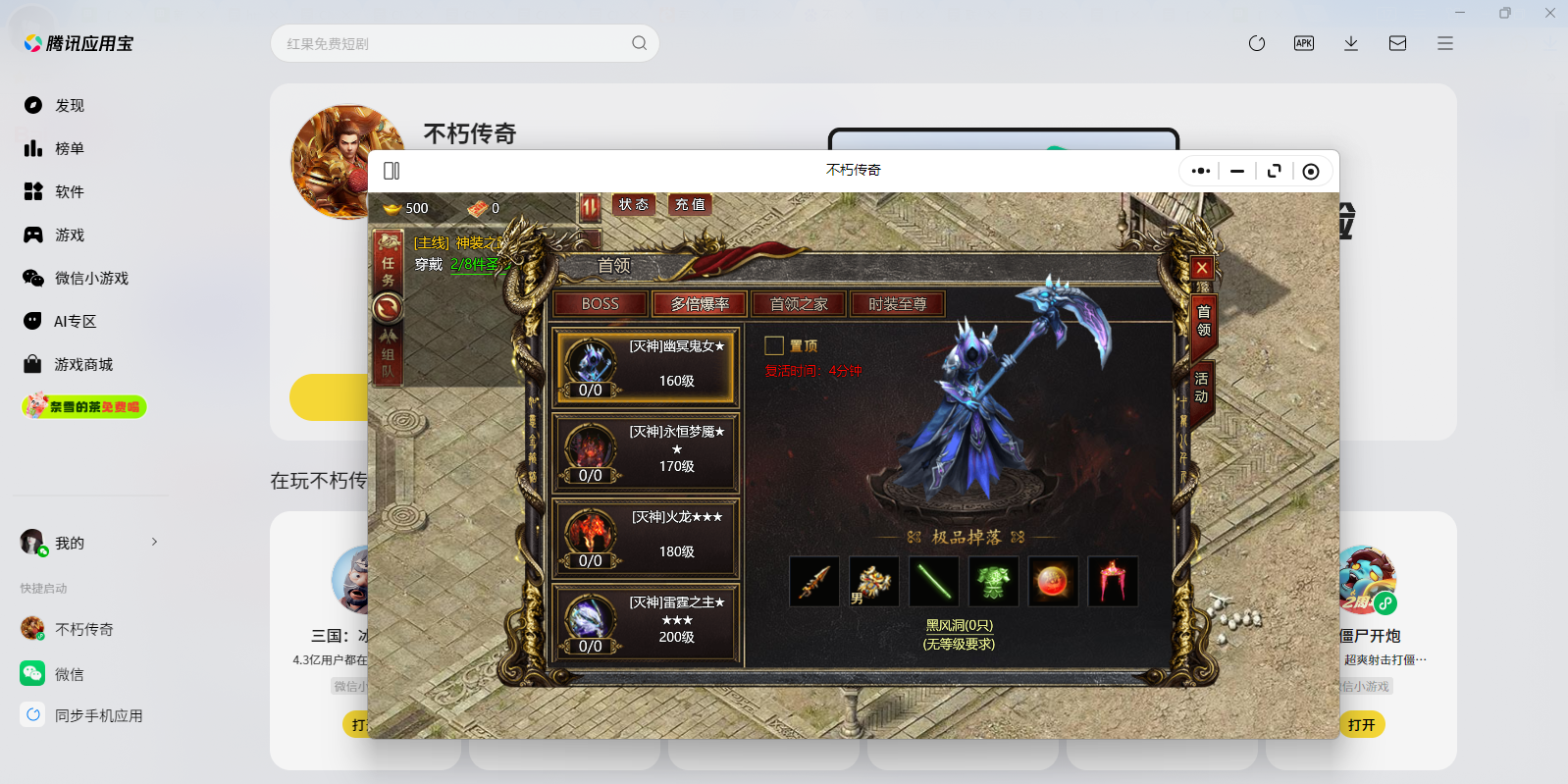Image resolution: width=1568 pixels, height=784 pixels.
Task: Close the 首领 boss panel with the red X
Action: coord(1201,267)
